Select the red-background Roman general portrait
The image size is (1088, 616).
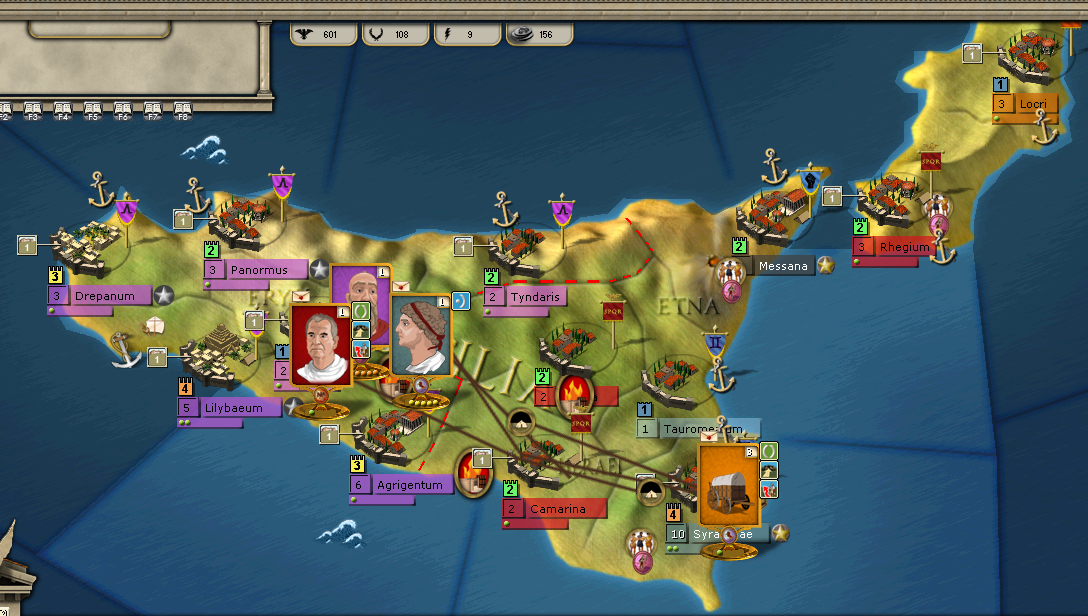pyautogui.click(x=322, y=344)
